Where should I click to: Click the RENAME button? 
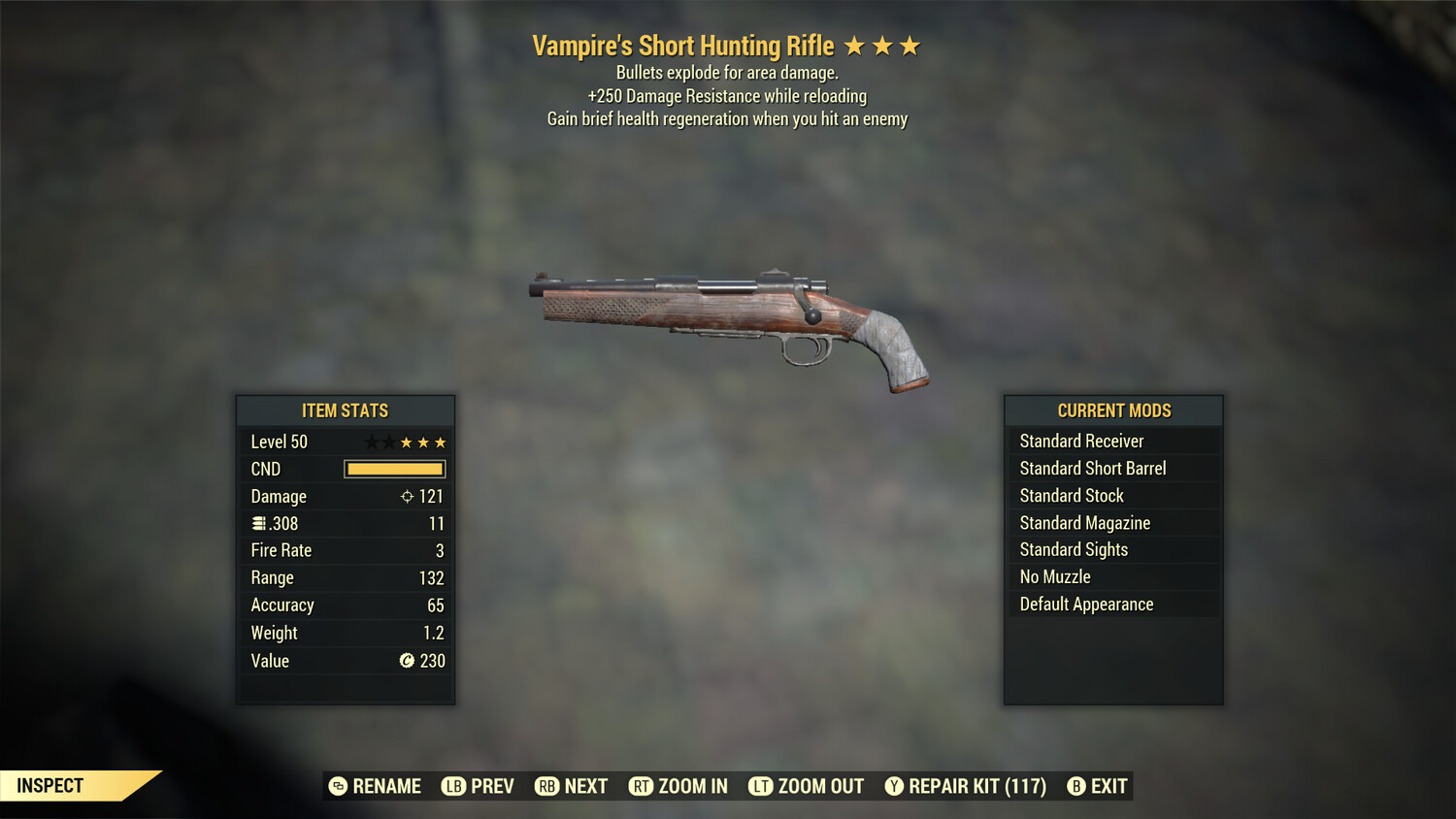coord(377,786)
